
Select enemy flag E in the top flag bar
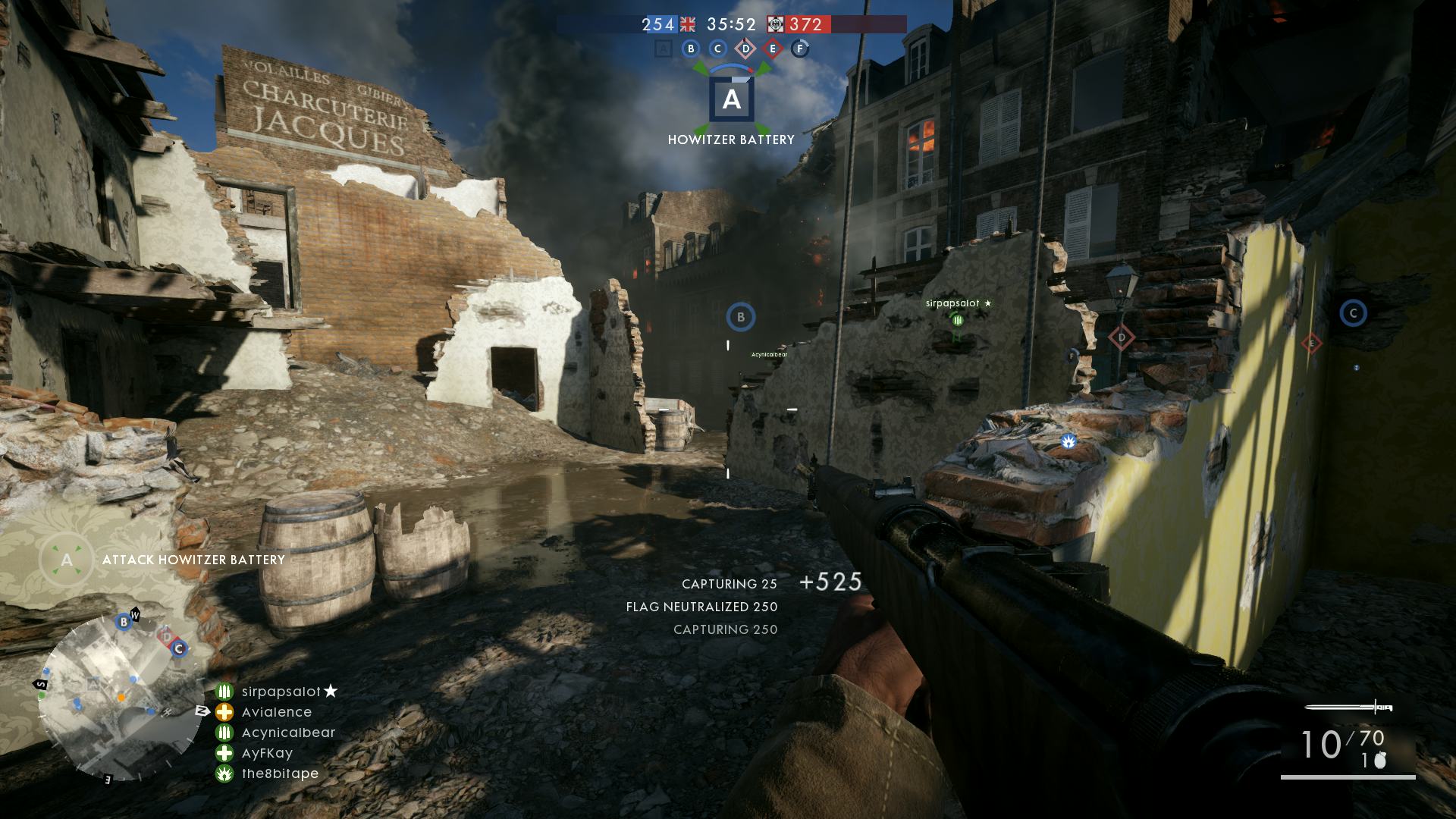pyautogui.click(x=773, y=49)
